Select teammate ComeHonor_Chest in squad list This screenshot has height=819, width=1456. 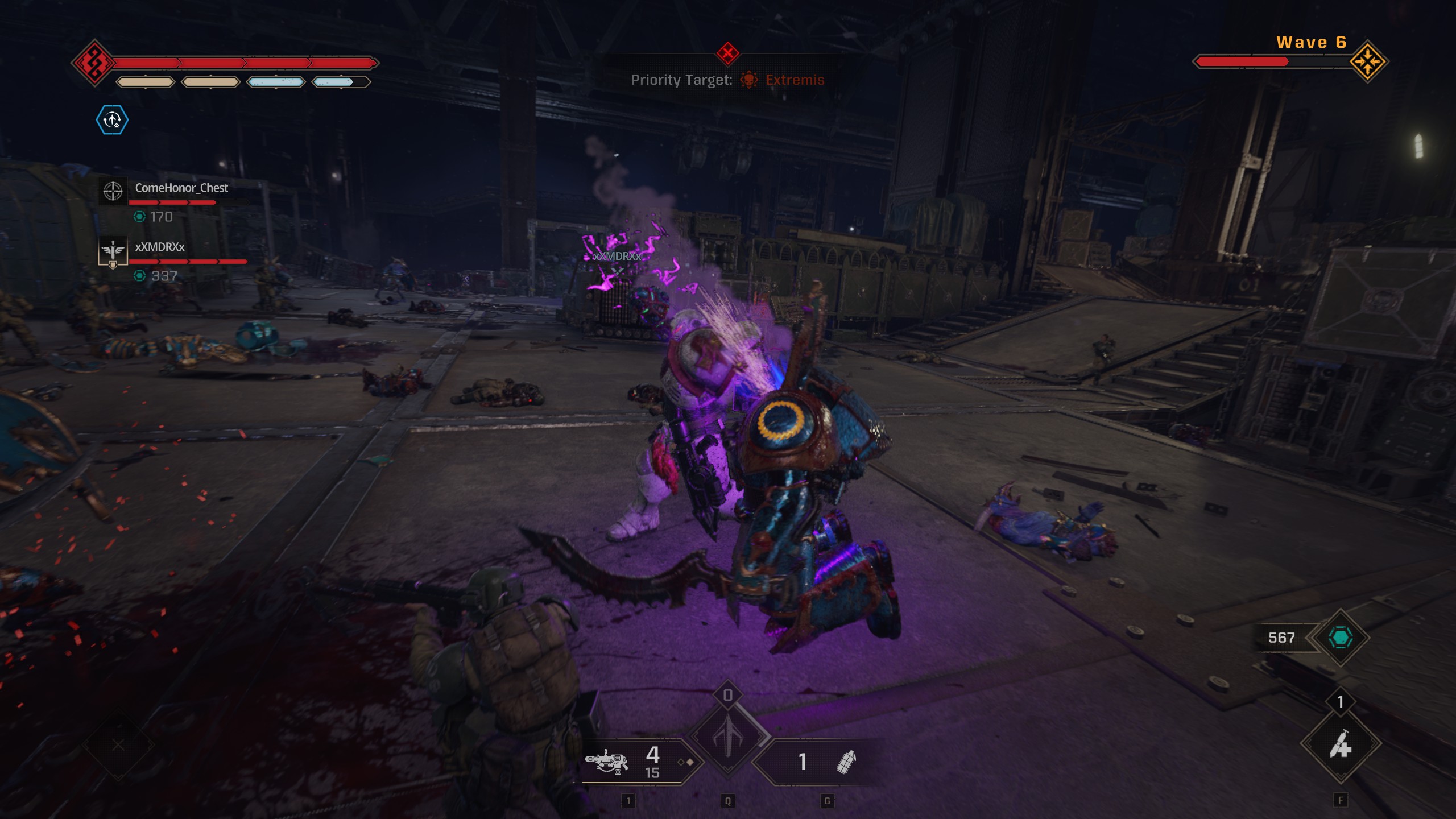pos(181,188)
